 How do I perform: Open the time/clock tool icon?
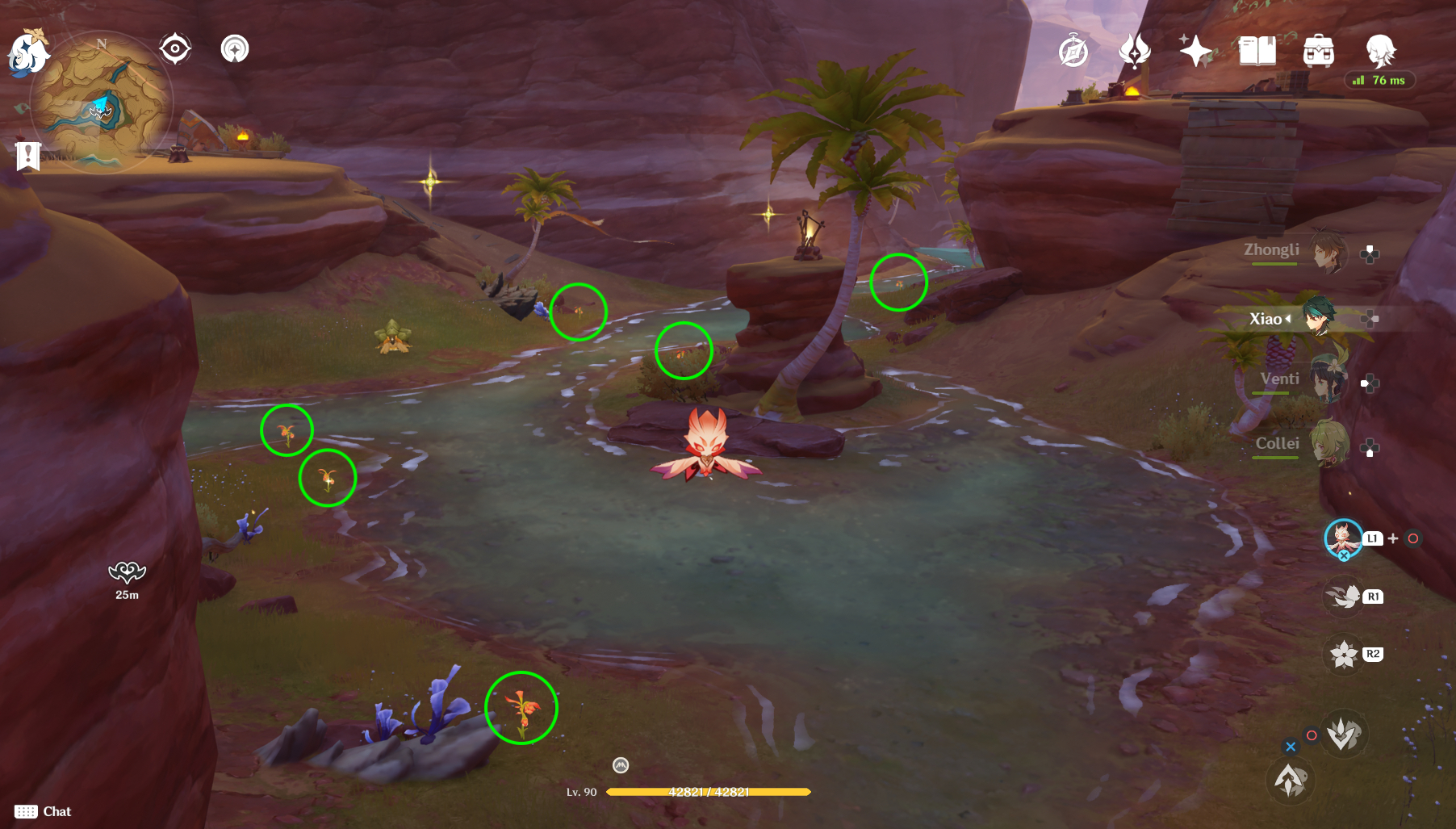coord(1072,50)
